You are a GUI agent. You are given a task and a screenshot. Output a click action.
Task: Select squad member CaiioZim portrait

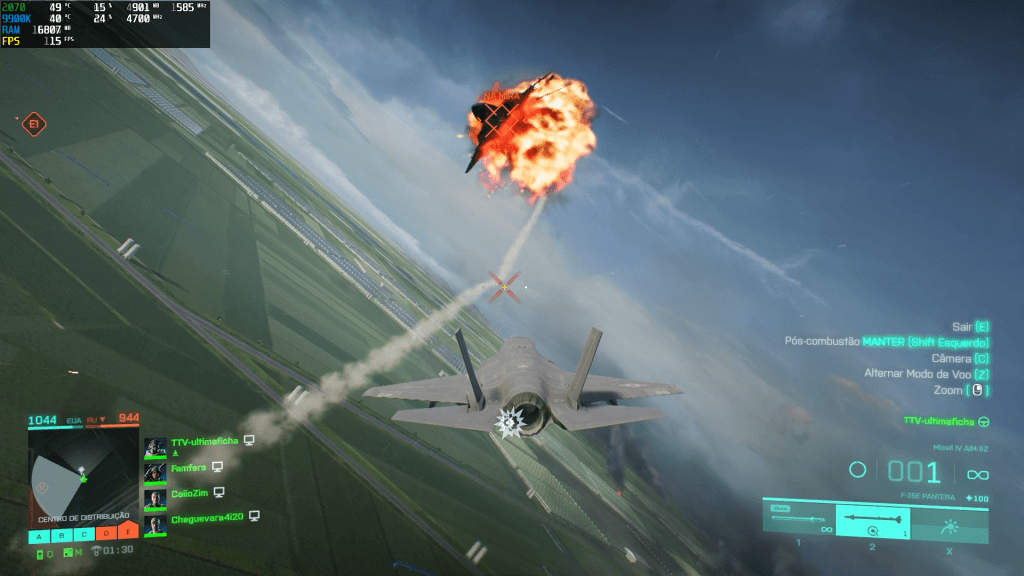pyautogui.click(x=155, y=497)
